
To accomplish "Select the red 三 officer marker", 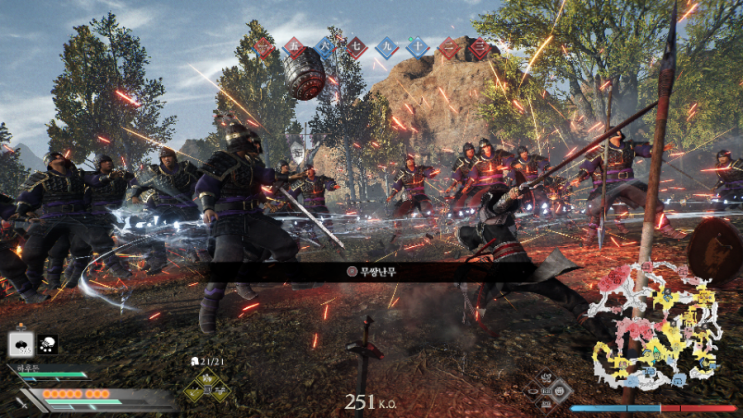I will (x=480, y=47).
